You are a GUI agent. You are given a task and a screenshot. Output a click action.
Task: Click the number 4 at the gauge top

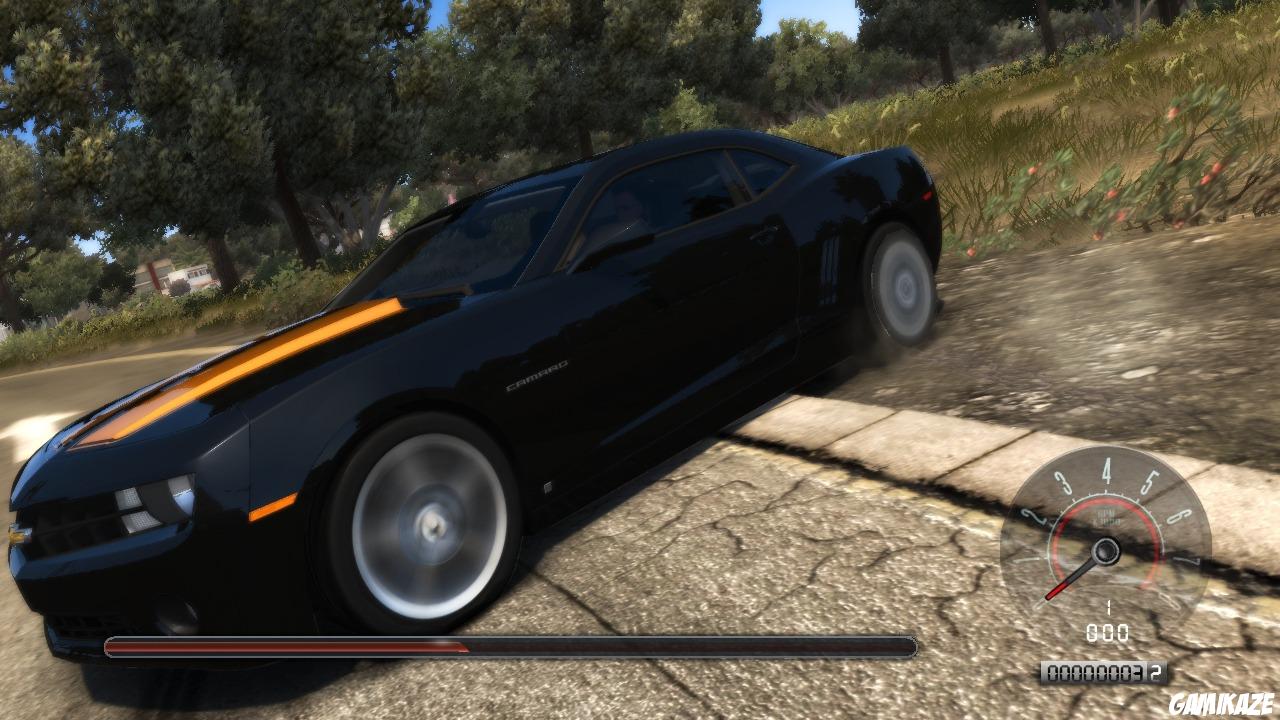[x=1107, y=472]
